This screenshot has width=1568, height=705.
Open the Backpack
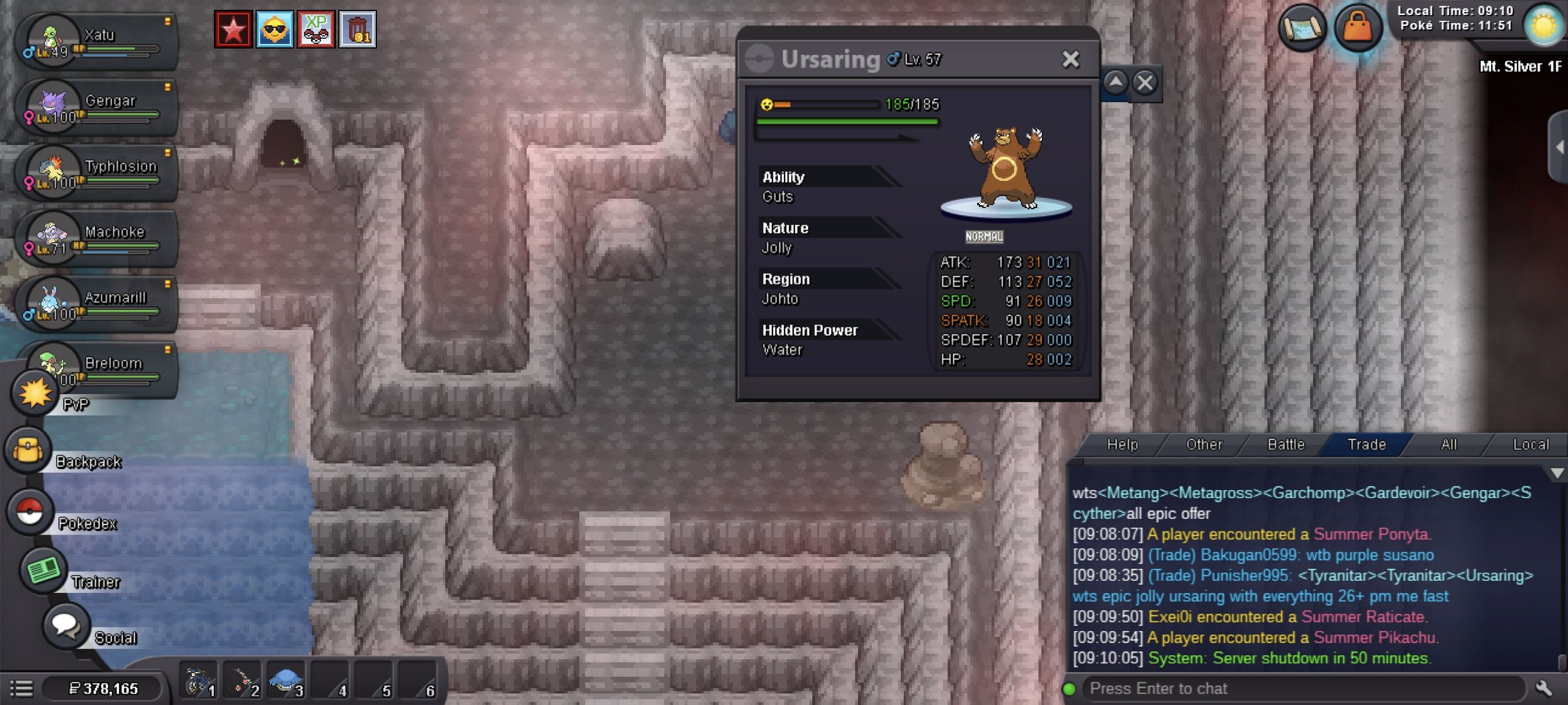tap(28, 451)
